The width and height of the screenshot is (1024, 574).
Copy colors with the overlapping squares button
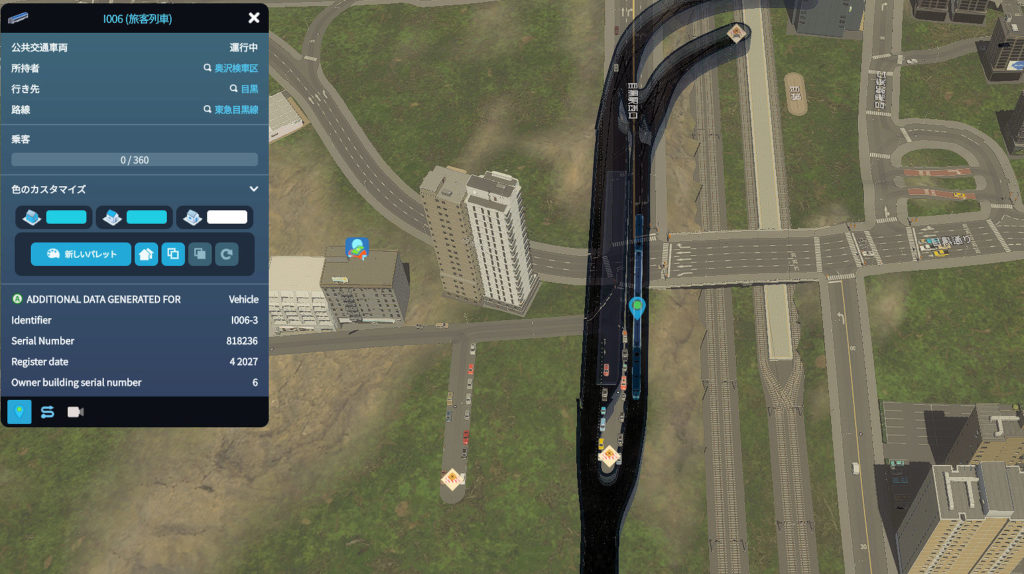[173, 254]
